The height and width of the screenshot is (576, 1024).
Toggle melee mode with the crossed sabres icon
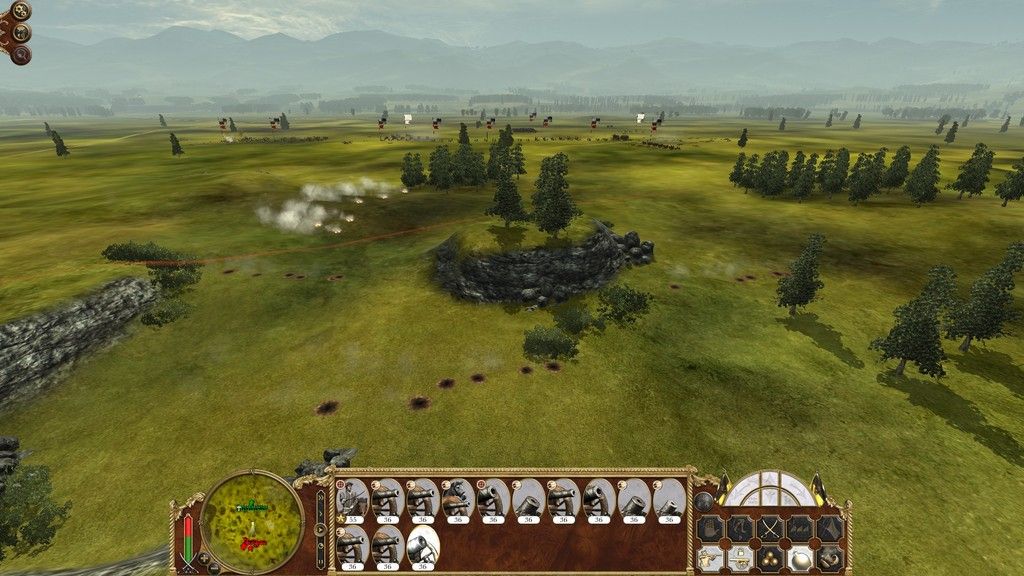tap(770, 527)
